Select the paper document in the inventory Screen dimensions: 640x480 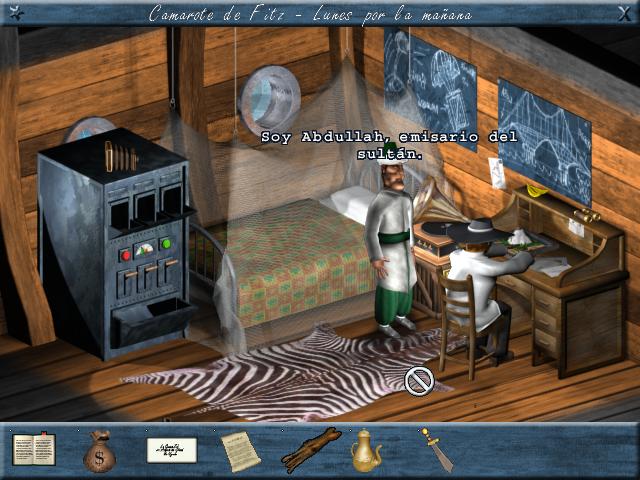point(240,451)
